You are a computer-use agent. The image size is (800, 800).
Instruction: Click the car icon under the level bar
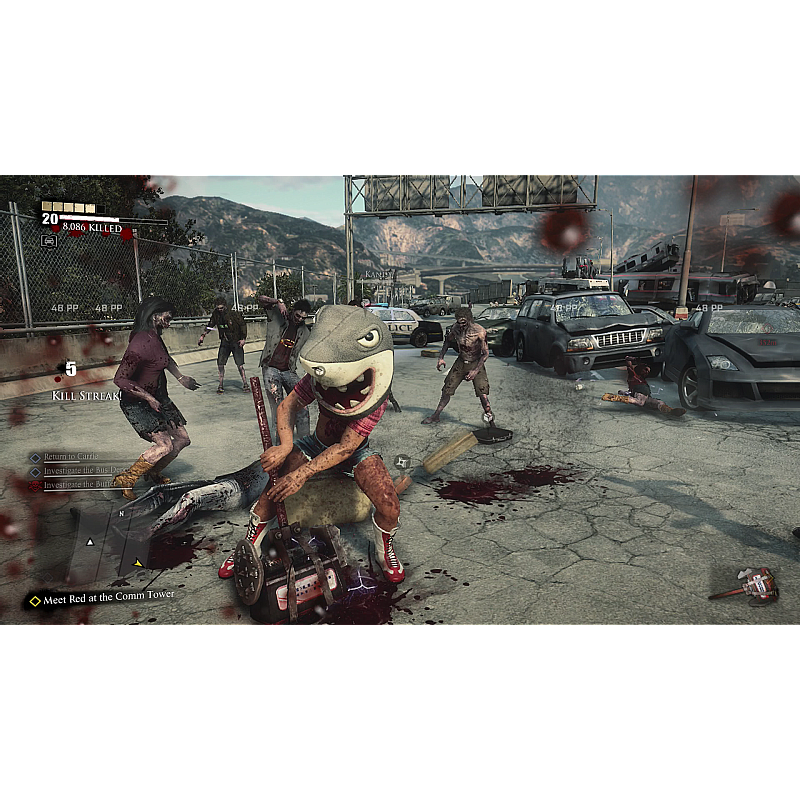[x=49, y=240]
